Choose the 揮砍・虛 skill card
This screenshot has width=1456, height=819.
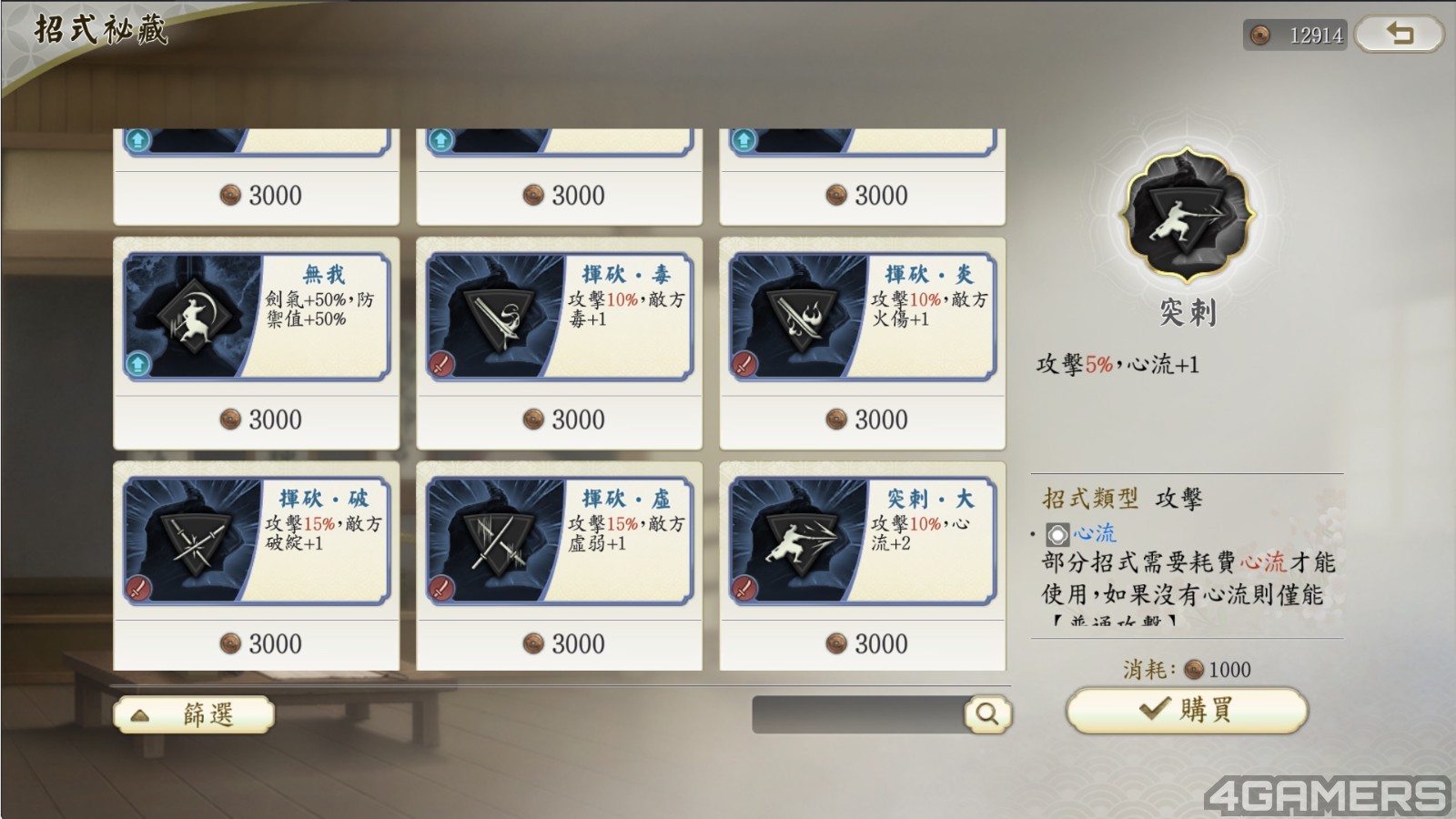pos(559,541)
